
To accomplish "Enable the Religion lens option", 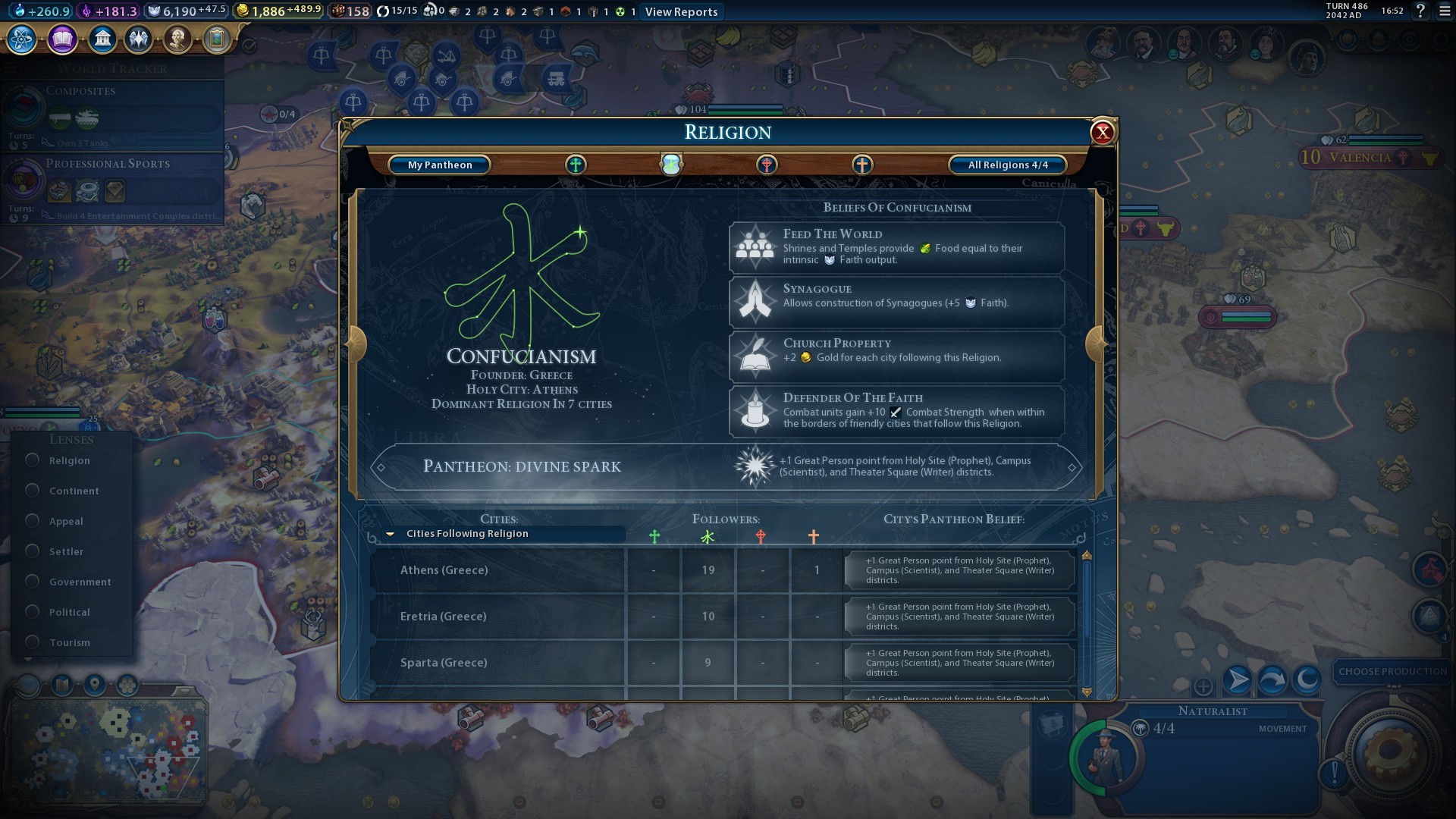I will [x=33, y=460].
